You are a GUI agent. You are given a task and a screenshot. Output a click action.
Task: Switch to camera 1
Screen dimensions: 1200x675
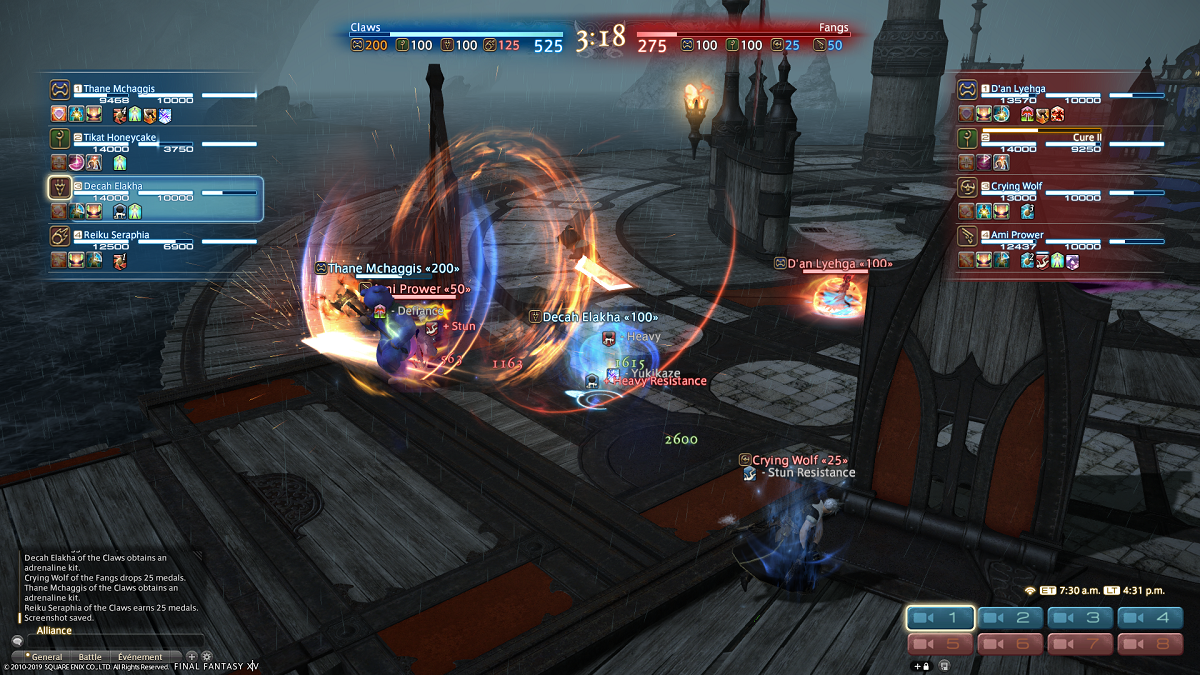click(941, 618)
